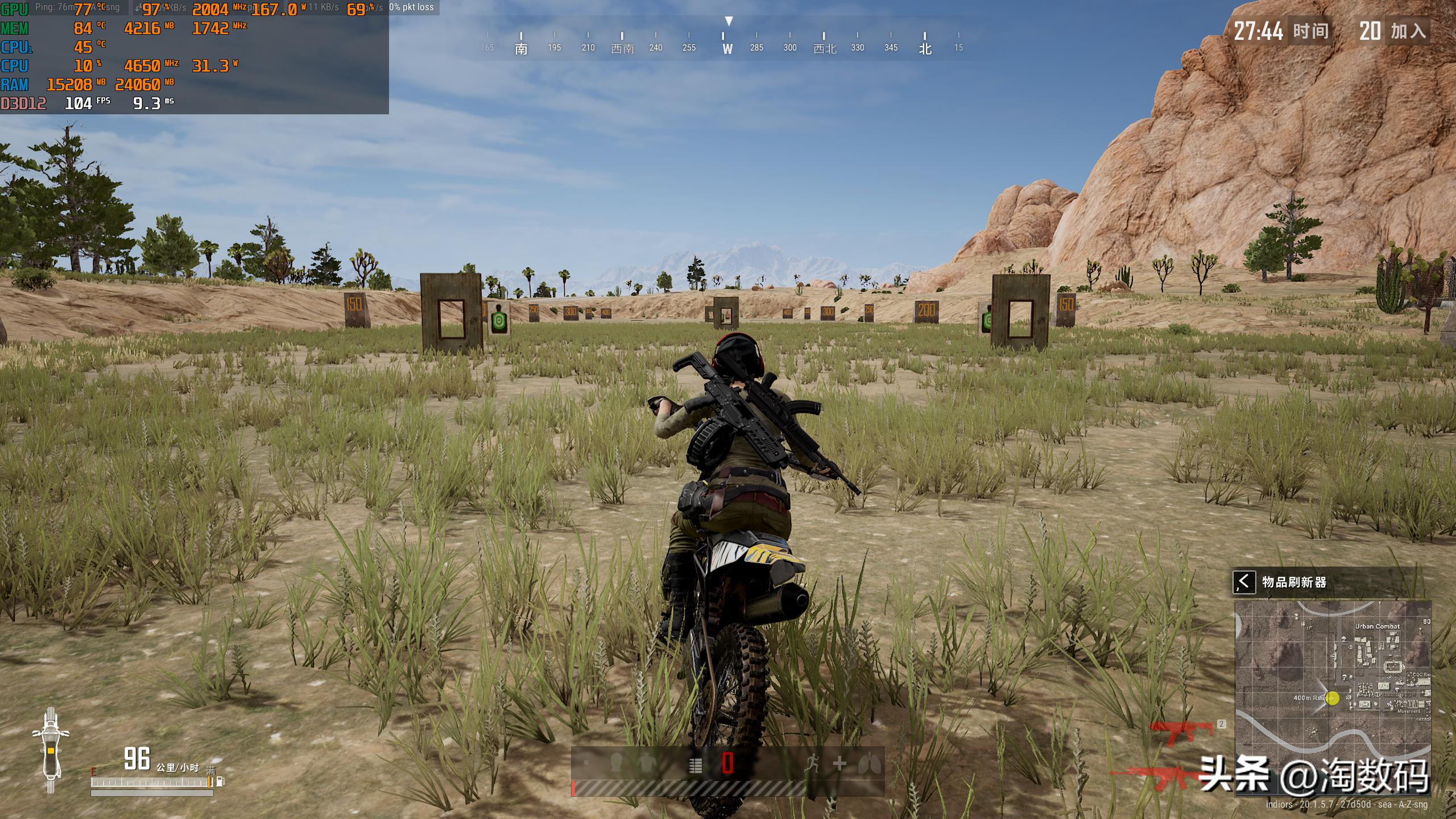Click the helmet indicator icon in bottom HUD
The image size is (1456, 819).
(616, 762)
